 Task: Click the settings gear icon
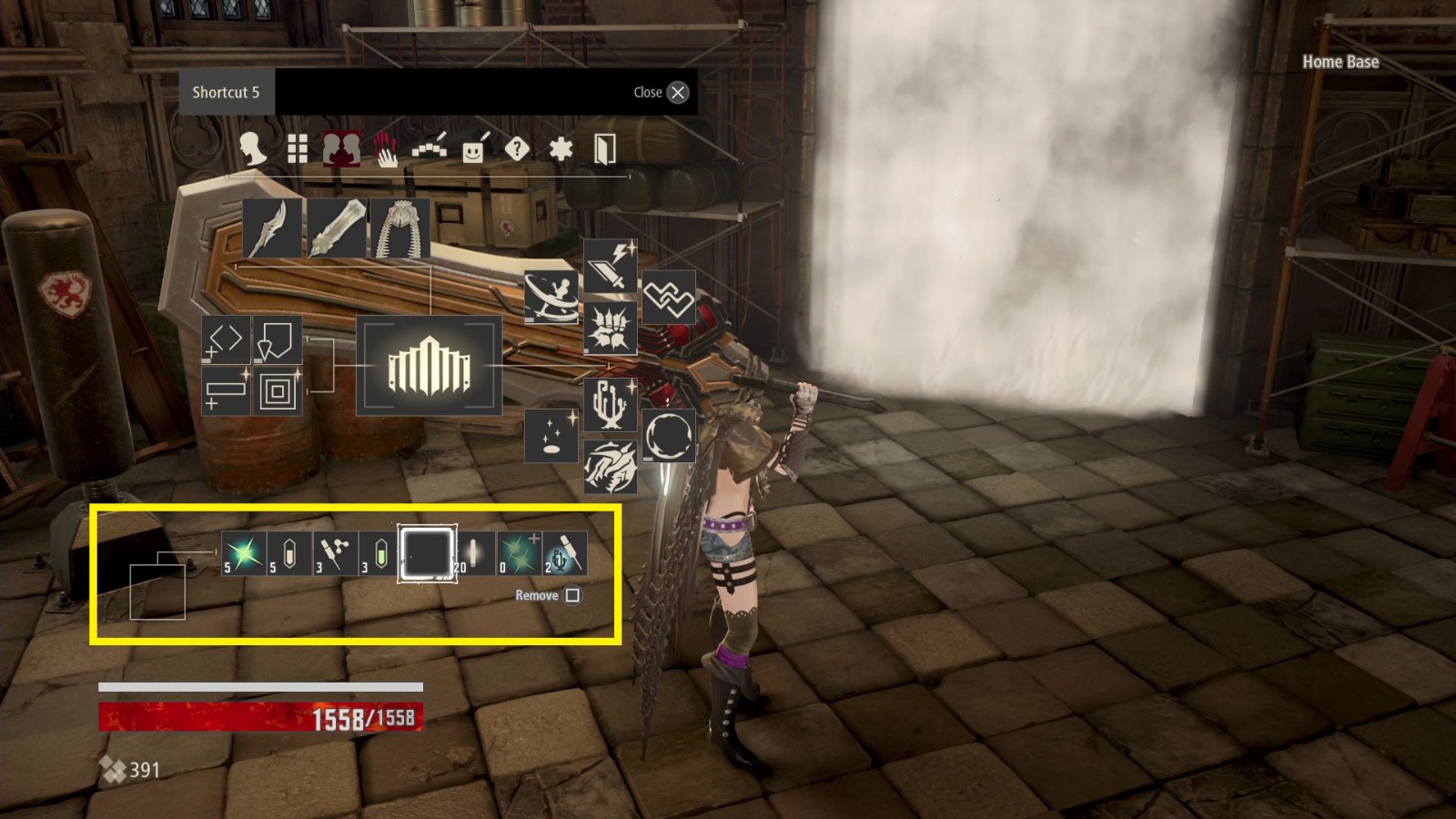(561, 147)
